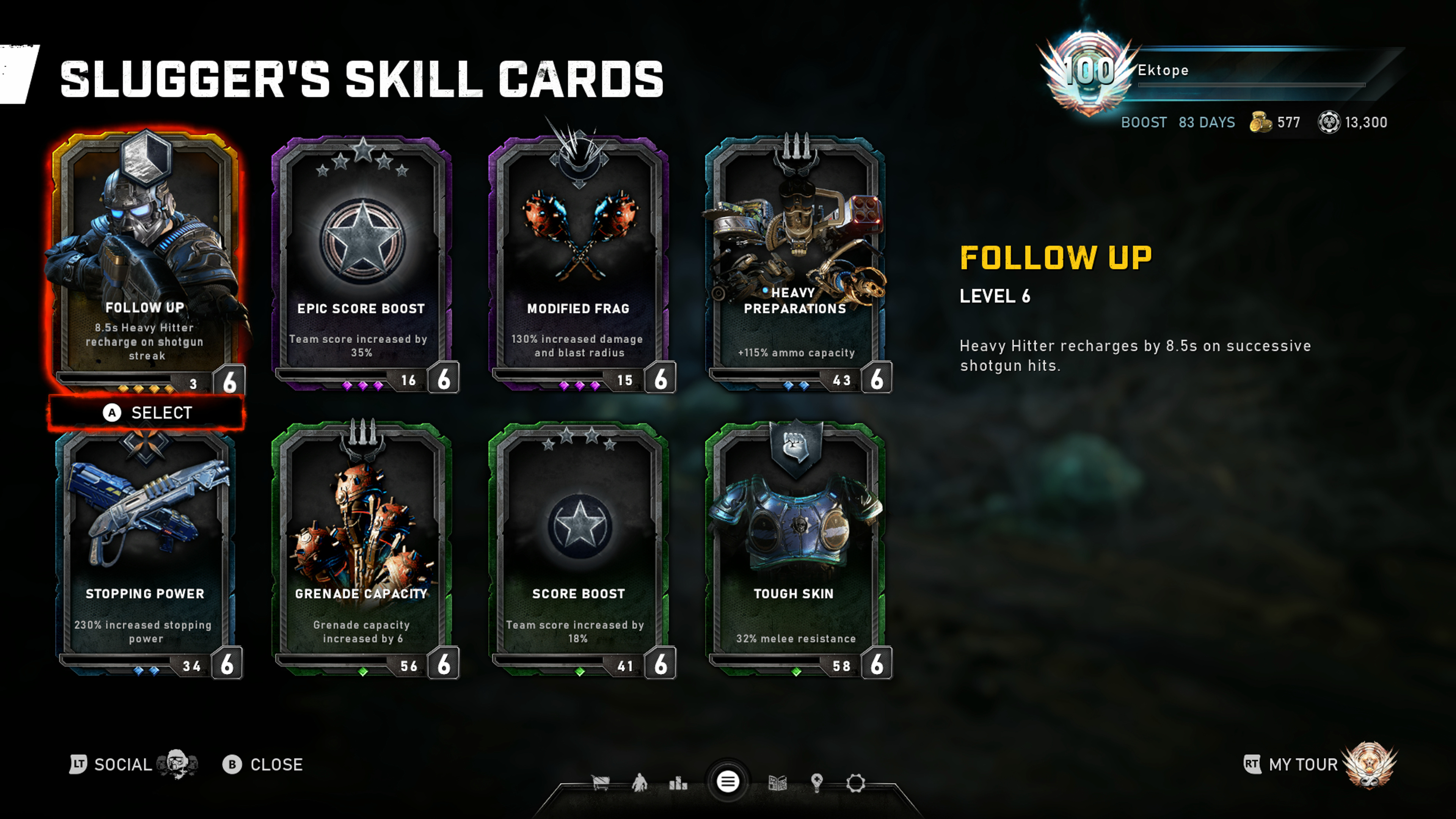Close the skill cards screen
Screen dimensions: 1456x819
coord(263,764)
